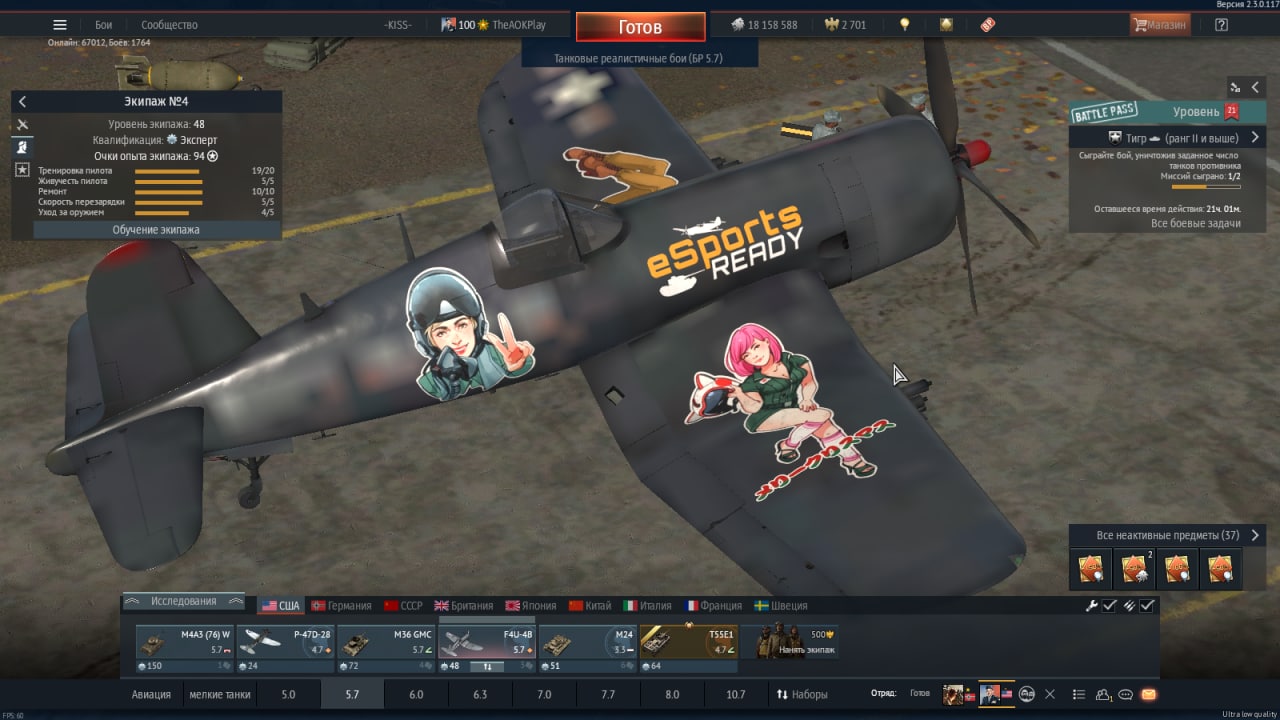
Task: Open the Исследования research panel
Action: pyautogui.click(x=183, y=601)
